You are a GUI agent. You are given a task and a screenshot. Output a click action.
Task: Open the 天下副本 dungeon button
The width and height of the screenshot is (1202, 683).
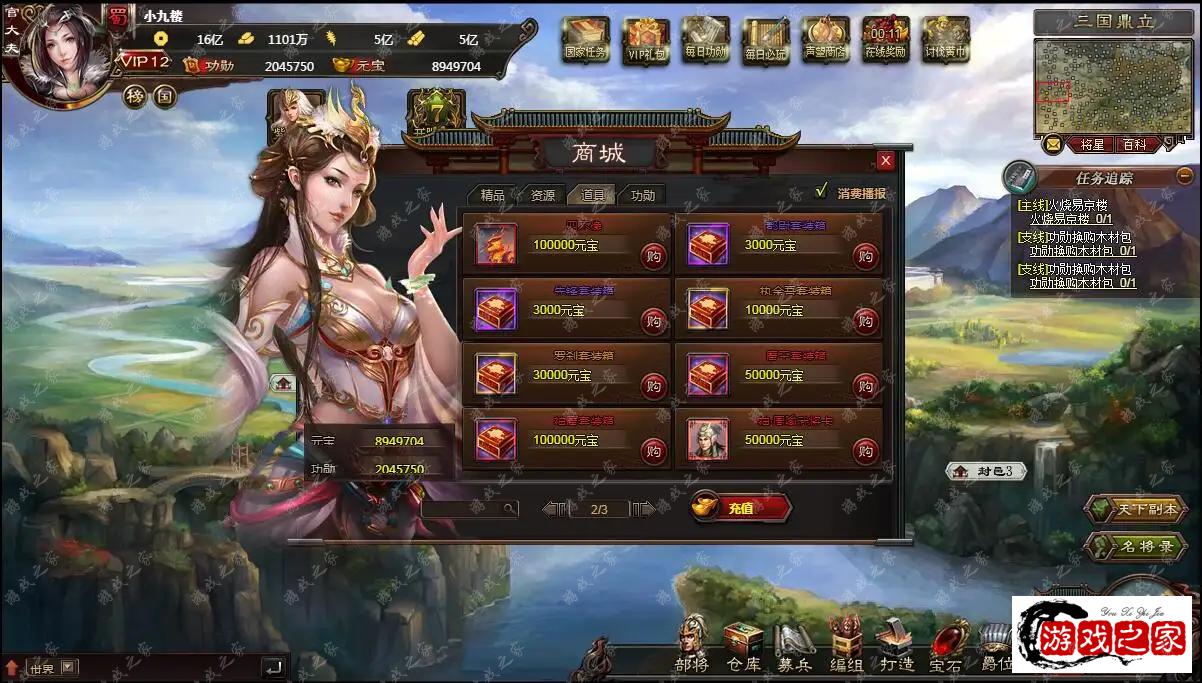point(1137,509)
